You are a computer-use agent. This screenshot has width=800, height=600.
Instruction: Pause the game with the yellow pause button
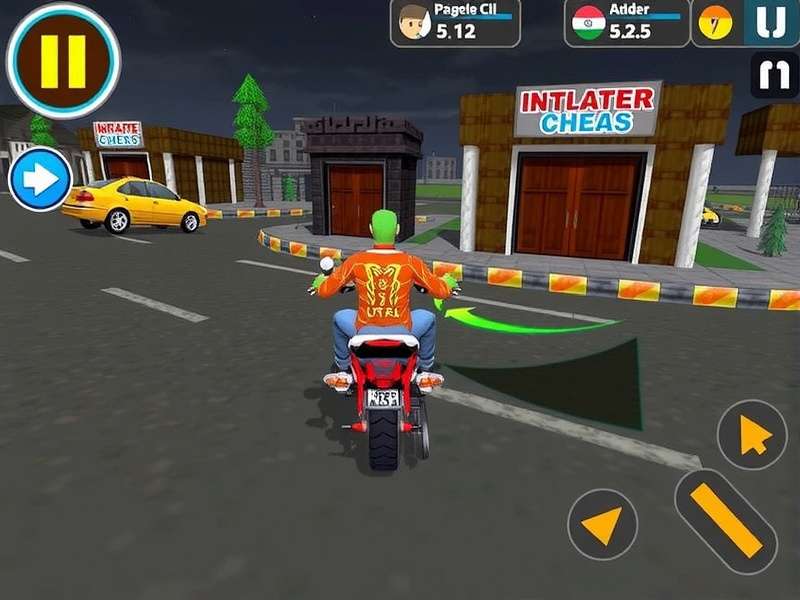[x=63, y=60]
